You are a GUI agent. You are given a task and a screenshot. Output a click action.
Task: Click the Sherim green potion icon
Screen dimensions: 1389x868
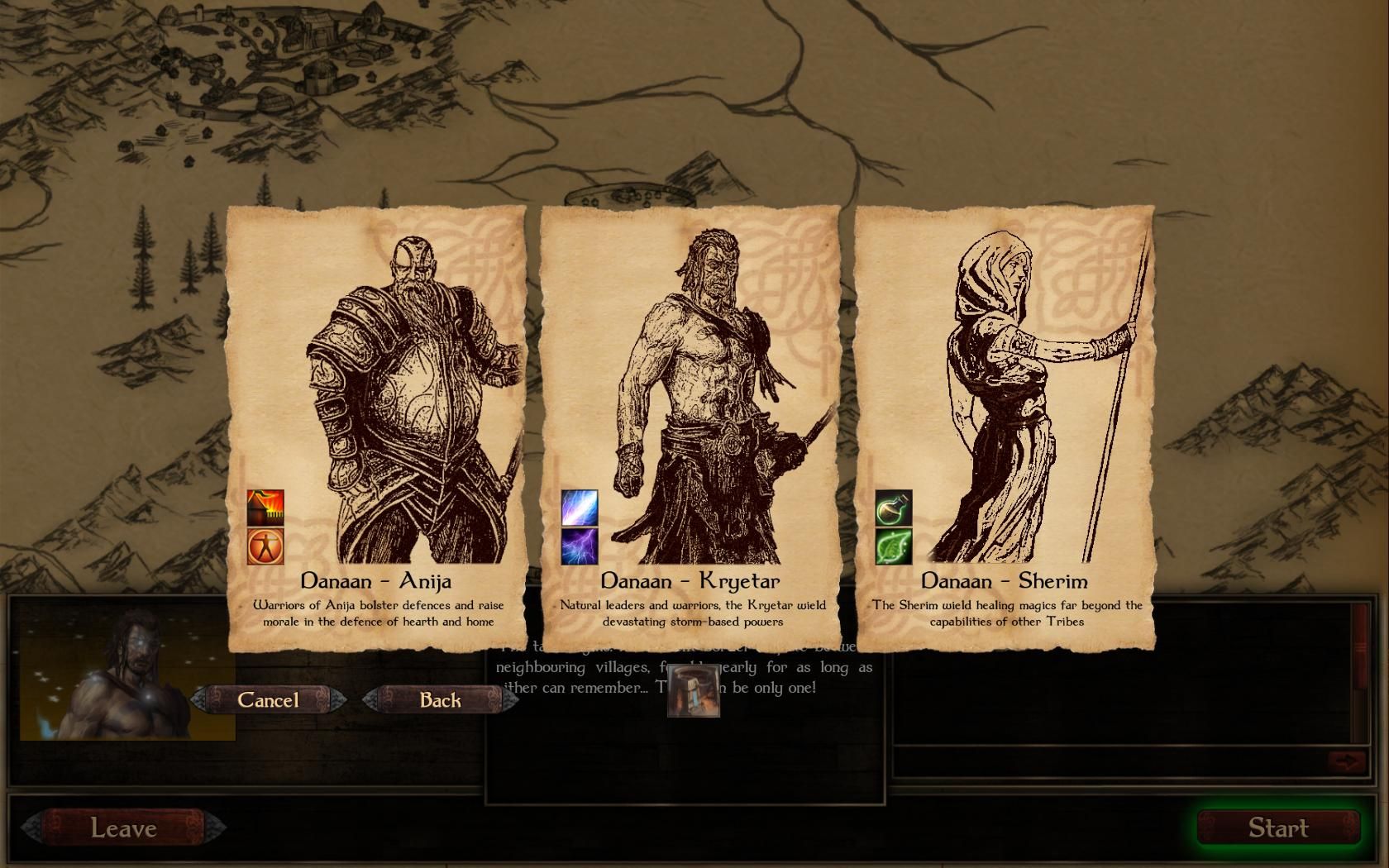[894, 508]
